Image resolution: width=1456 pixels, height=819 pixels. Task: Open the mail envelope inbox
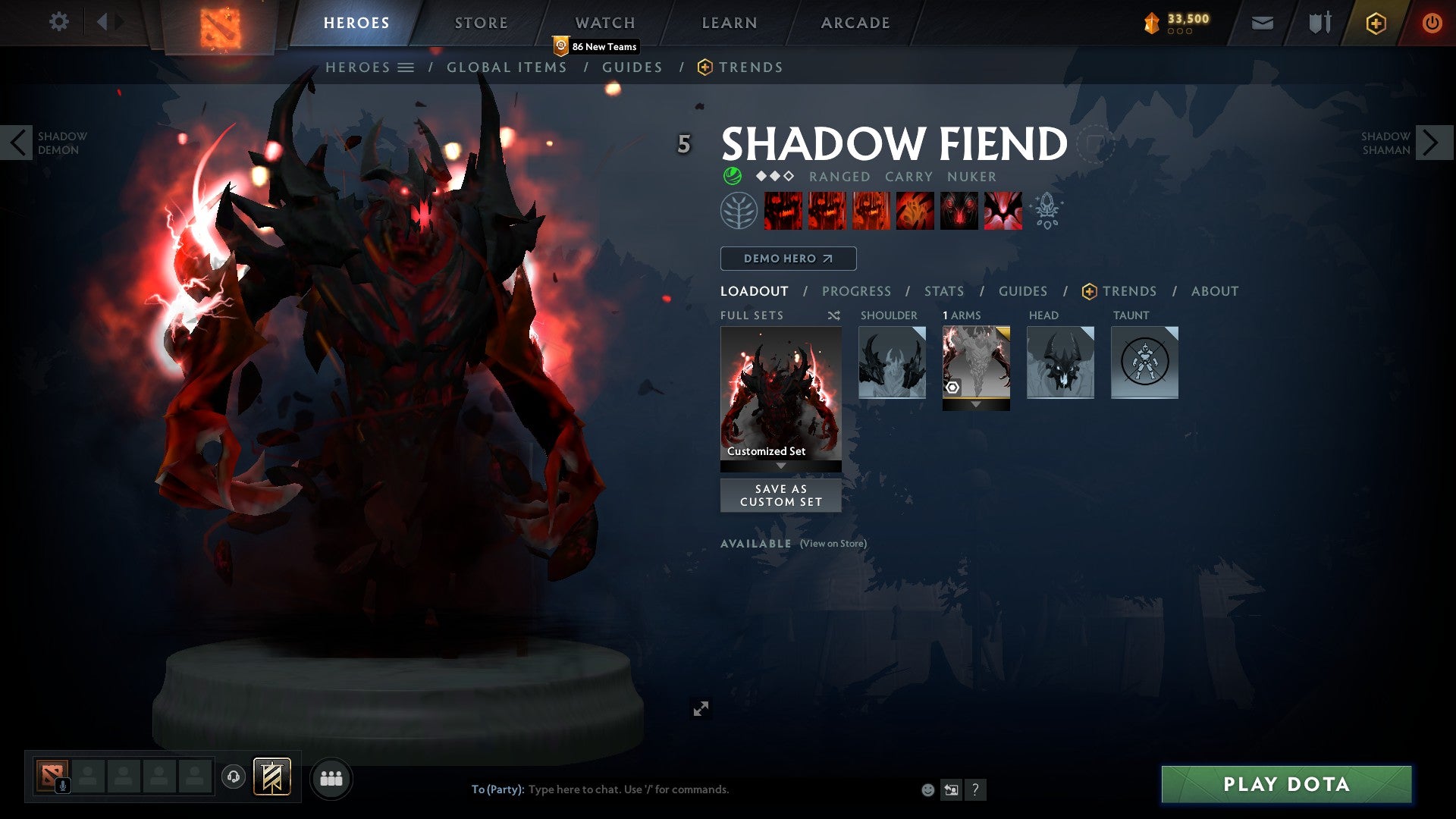click(x=1261, y=22)
